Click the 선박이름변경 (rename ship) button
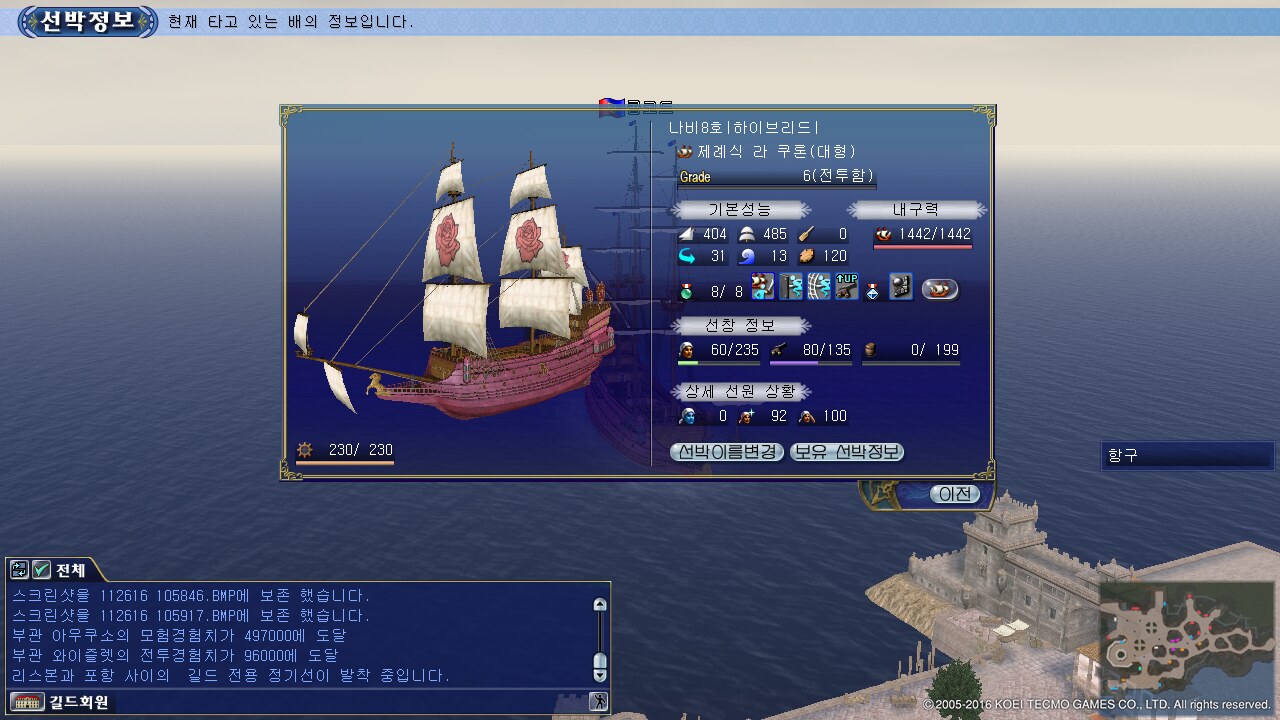The height and width of the screenshot is (720, 1280). point(726,452)
